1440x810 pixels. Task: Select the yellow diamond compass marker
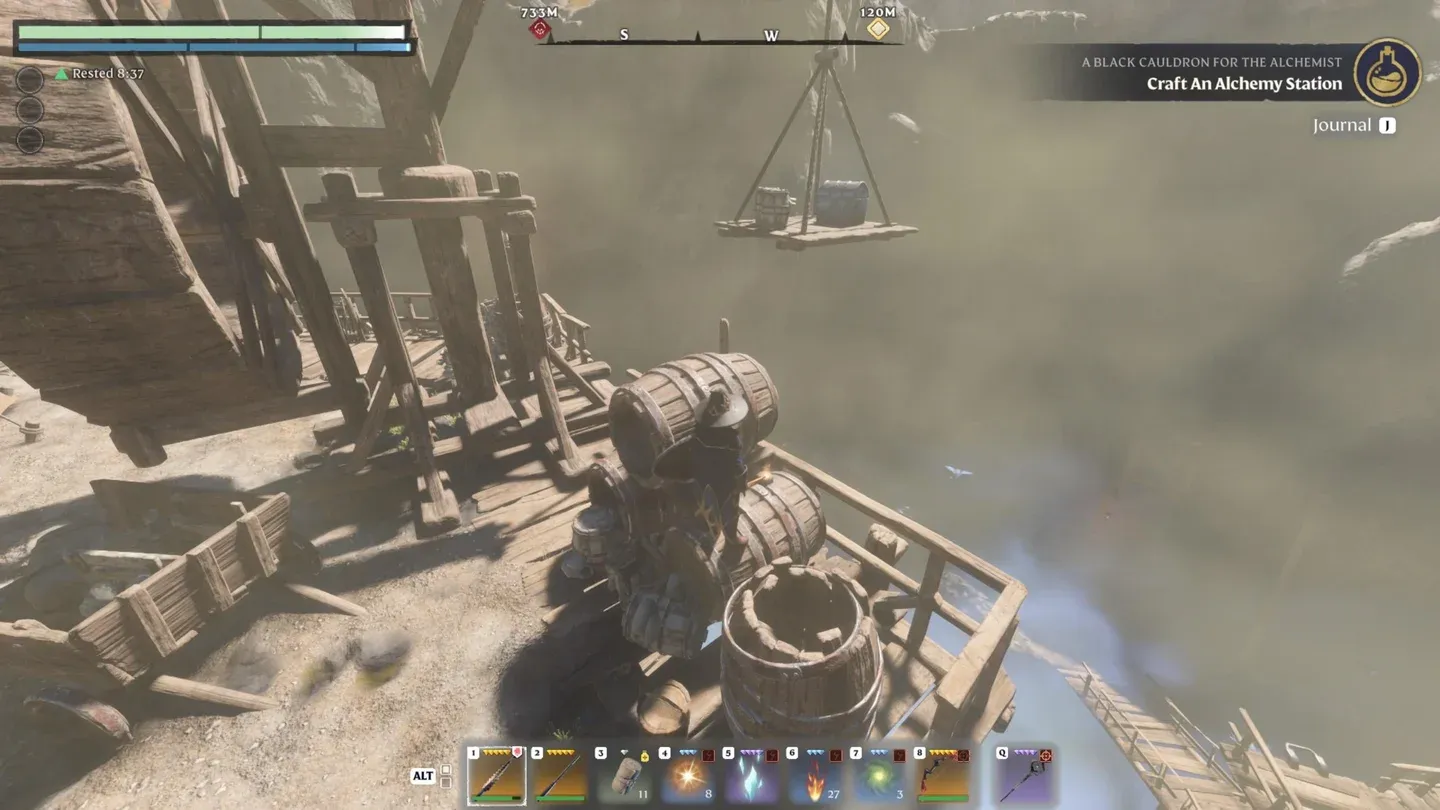[877, 29]
